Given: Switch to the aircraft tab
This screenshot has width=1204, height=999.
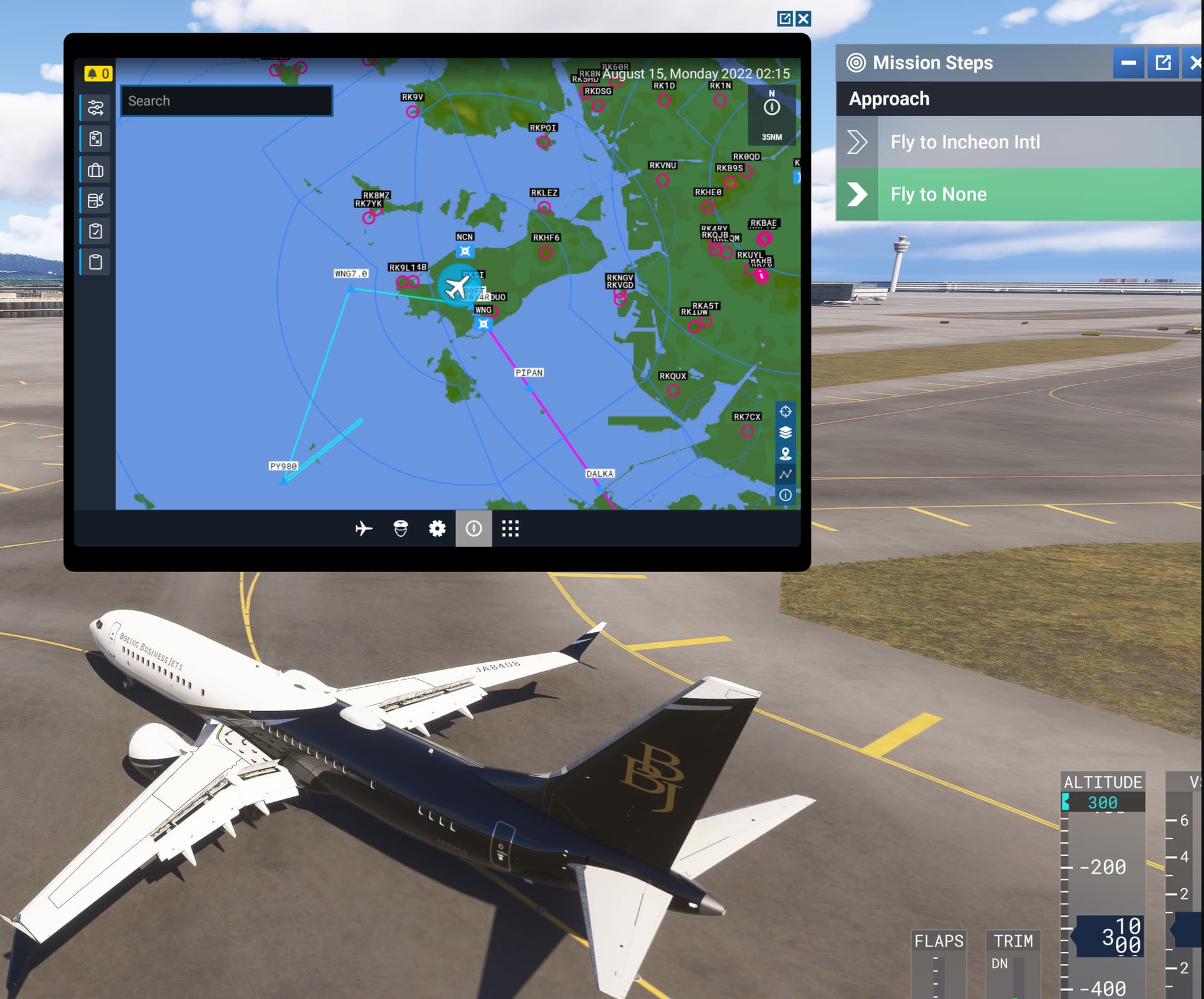Looking at the screenshot, I should click(x=364, y=529).
